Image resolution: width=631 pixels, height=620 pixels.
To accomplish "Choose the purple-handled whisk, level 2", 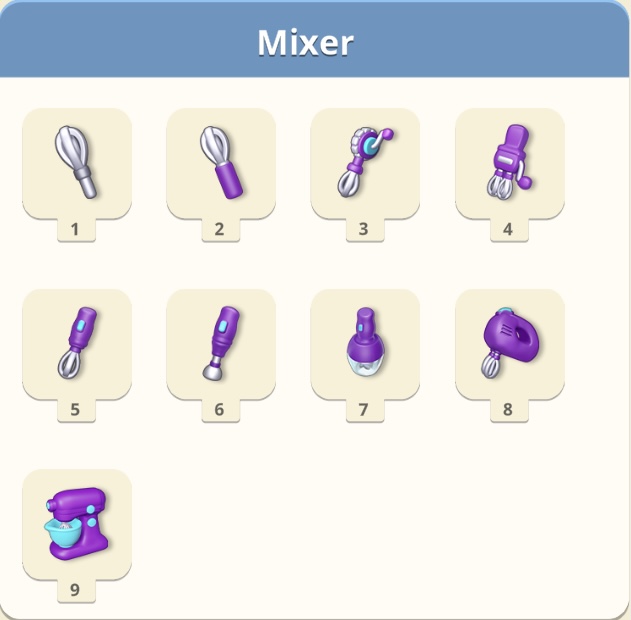I will pyautogui.click(x=220, y=161).
